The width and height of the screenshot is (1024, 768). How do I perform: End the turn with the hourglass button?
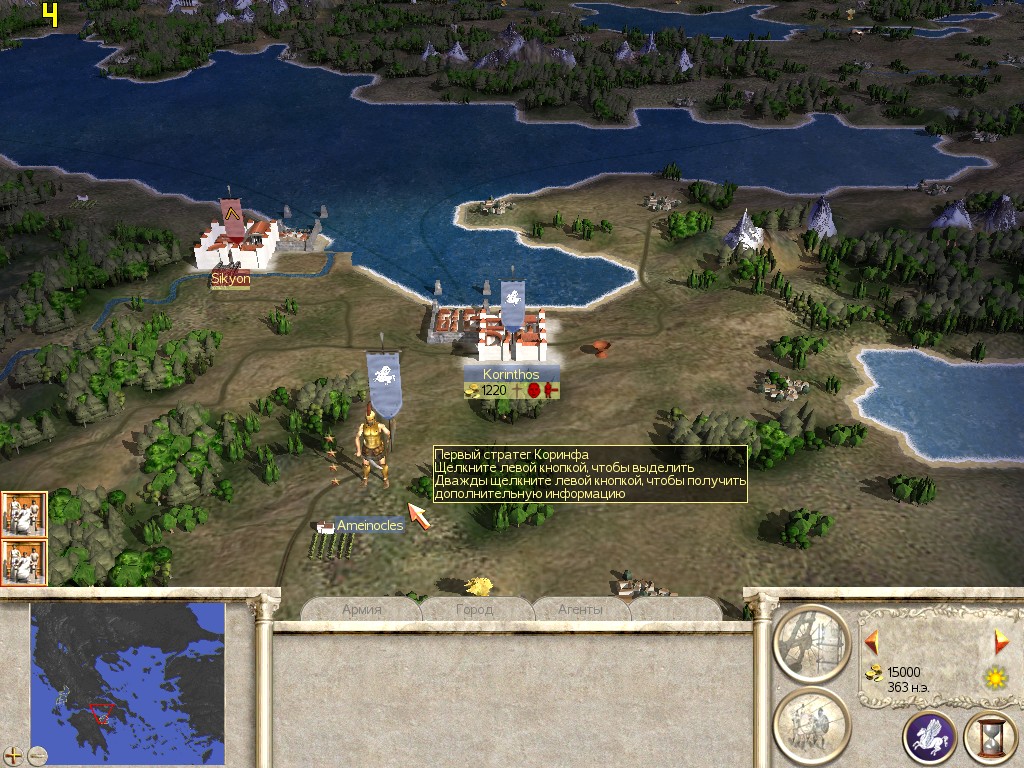pyautogui.click(x=990, y=738)
